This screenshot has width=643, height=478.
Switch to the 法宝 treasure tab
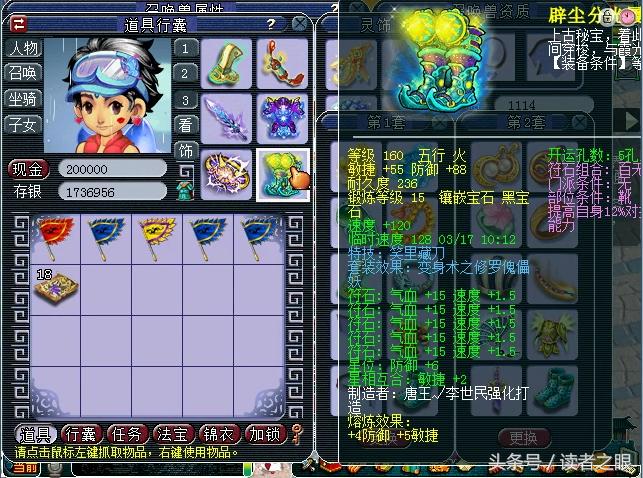point(173,434)
